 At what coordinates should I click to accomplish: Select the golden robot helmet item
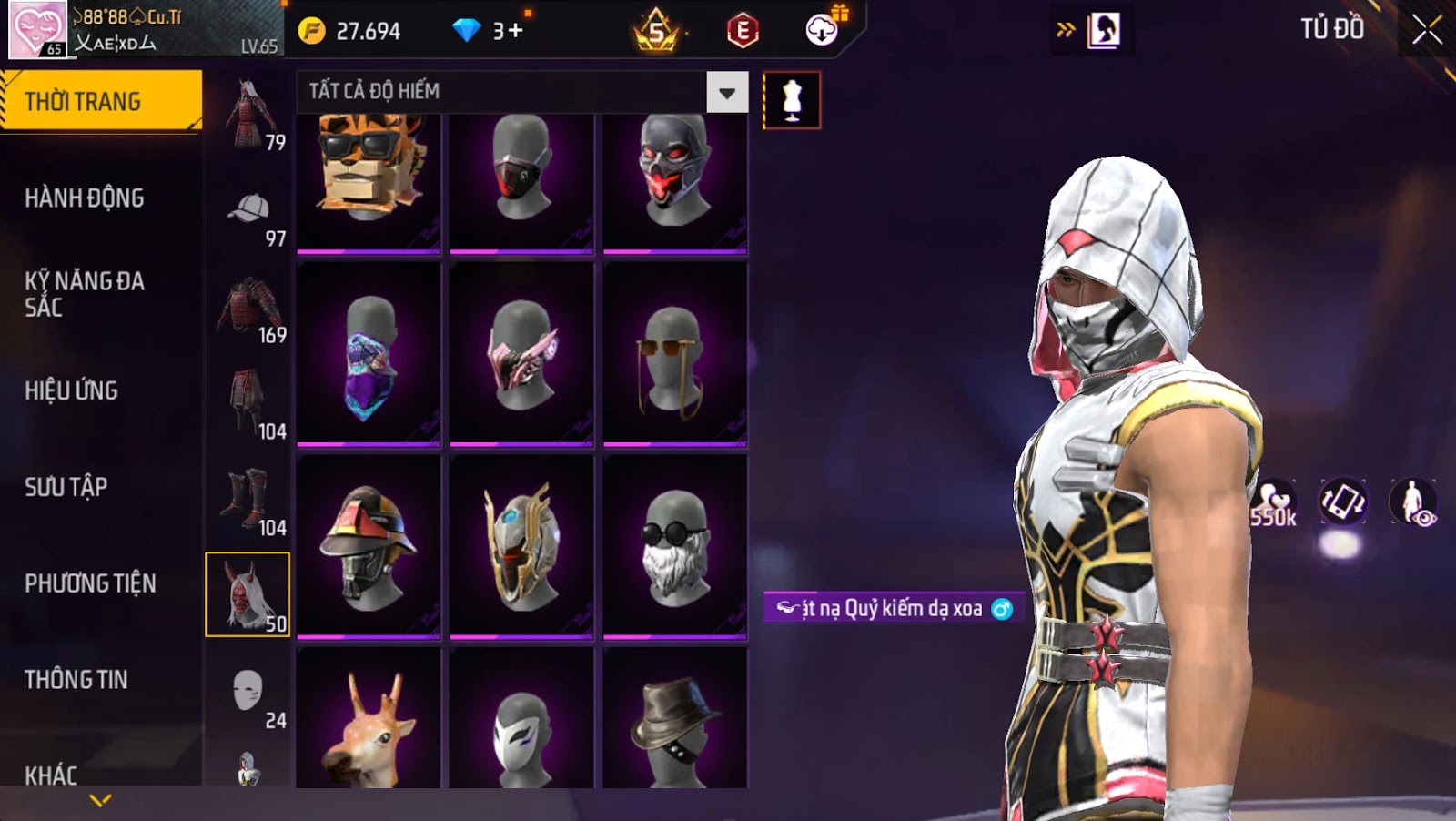pos(521,546)
